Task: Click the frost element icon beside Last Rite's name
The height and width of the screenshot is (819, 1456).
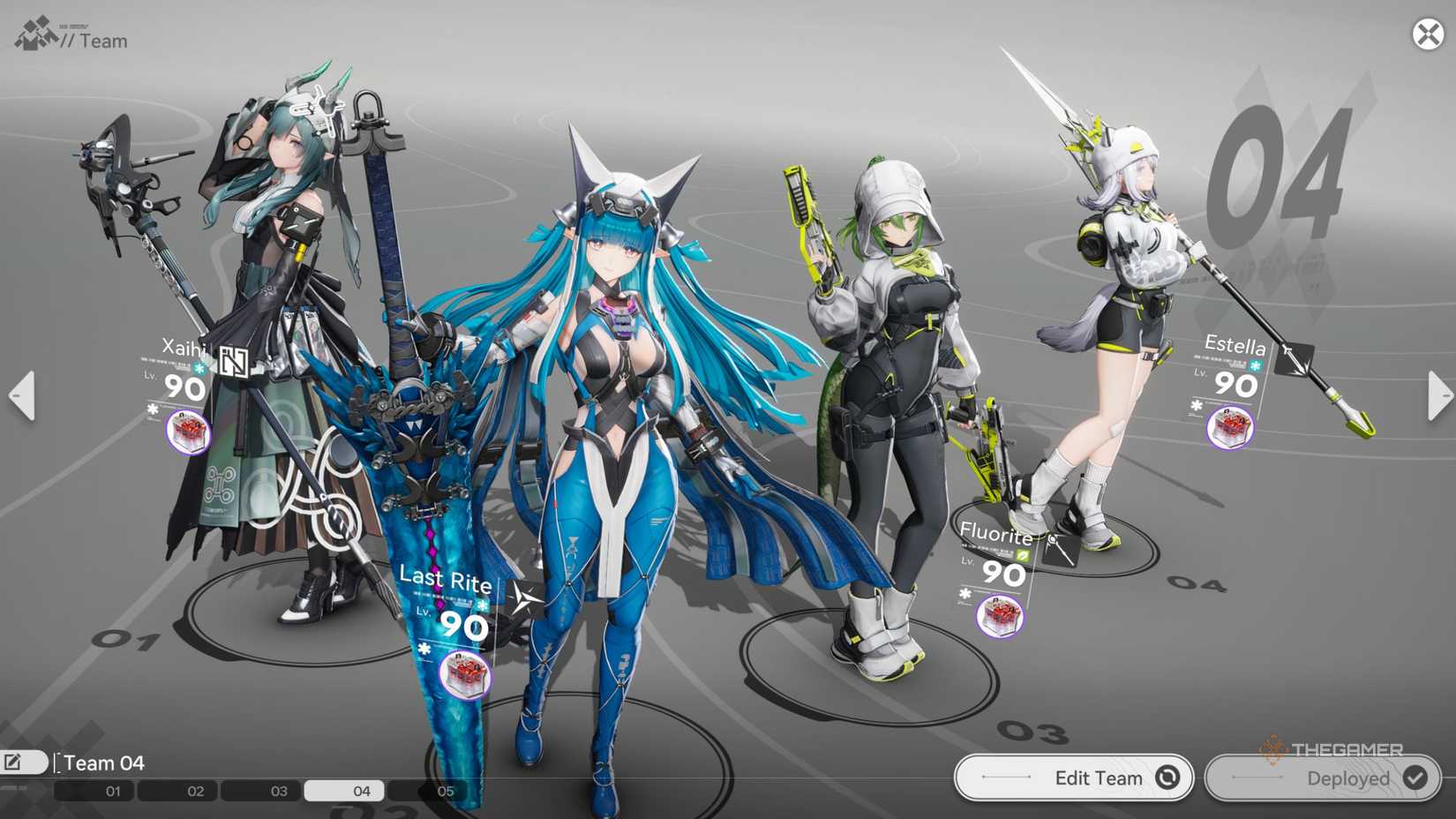Action: click(482, 605)
